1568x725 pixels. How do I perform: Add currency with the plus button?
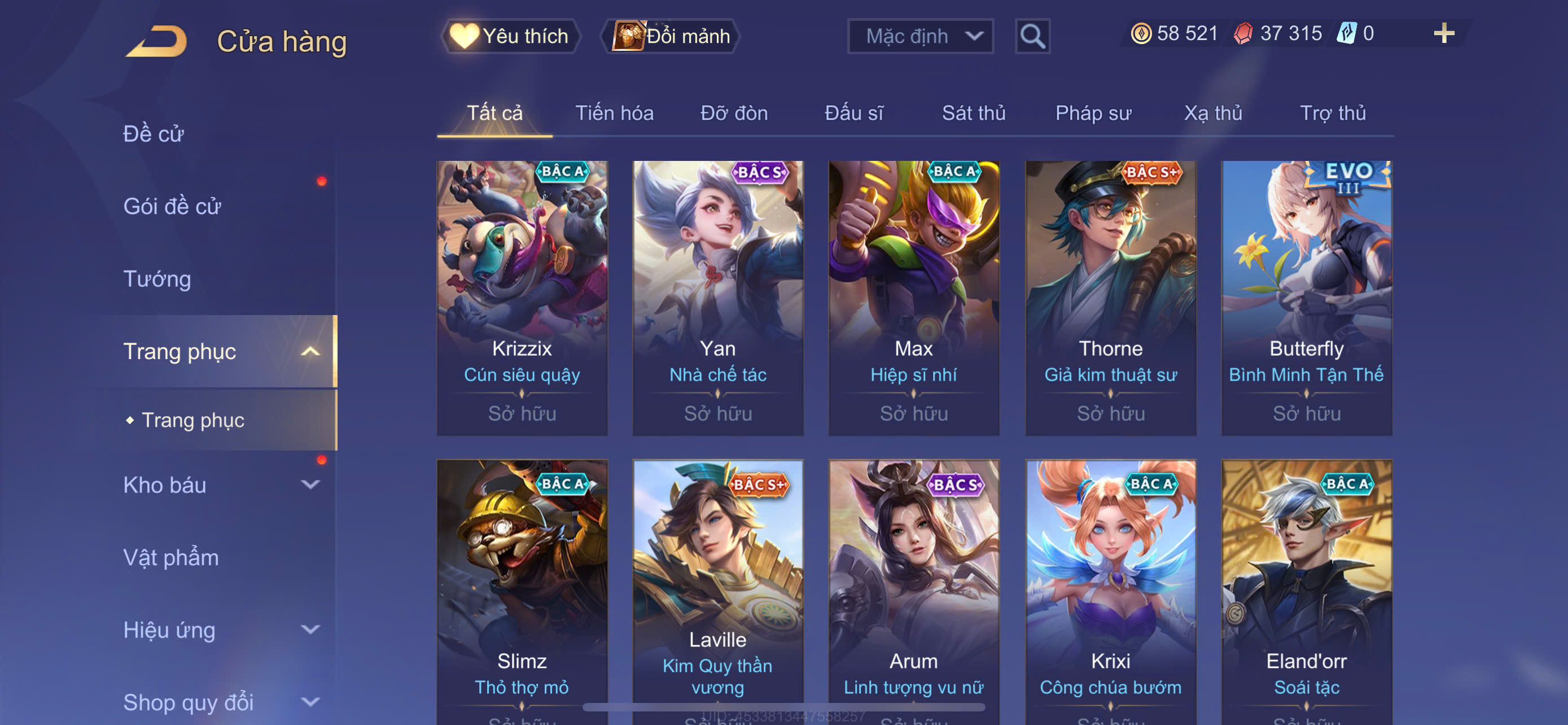pos(1443,33)
